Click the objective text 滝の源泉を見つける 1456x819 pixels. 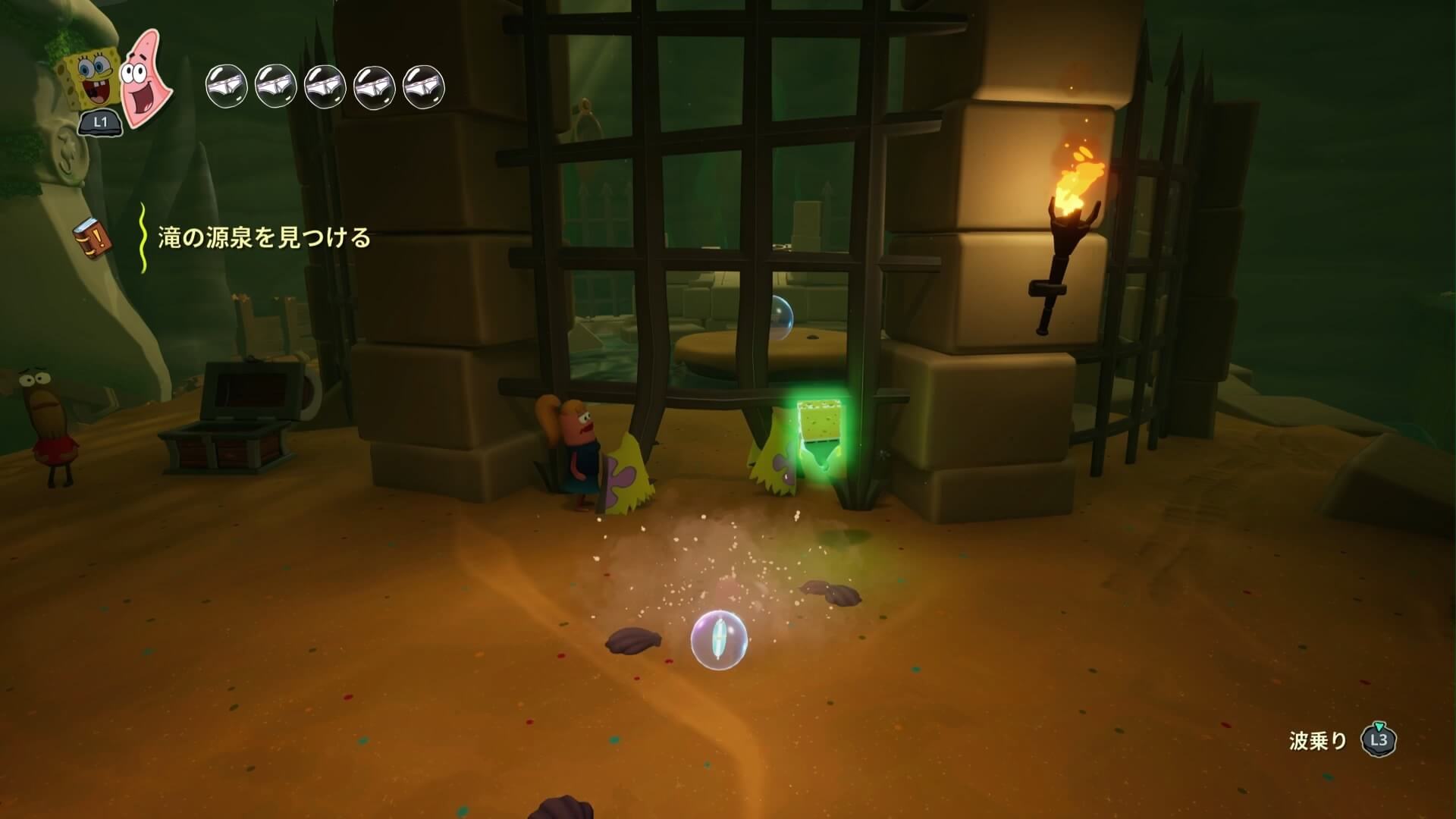[264, 238]
